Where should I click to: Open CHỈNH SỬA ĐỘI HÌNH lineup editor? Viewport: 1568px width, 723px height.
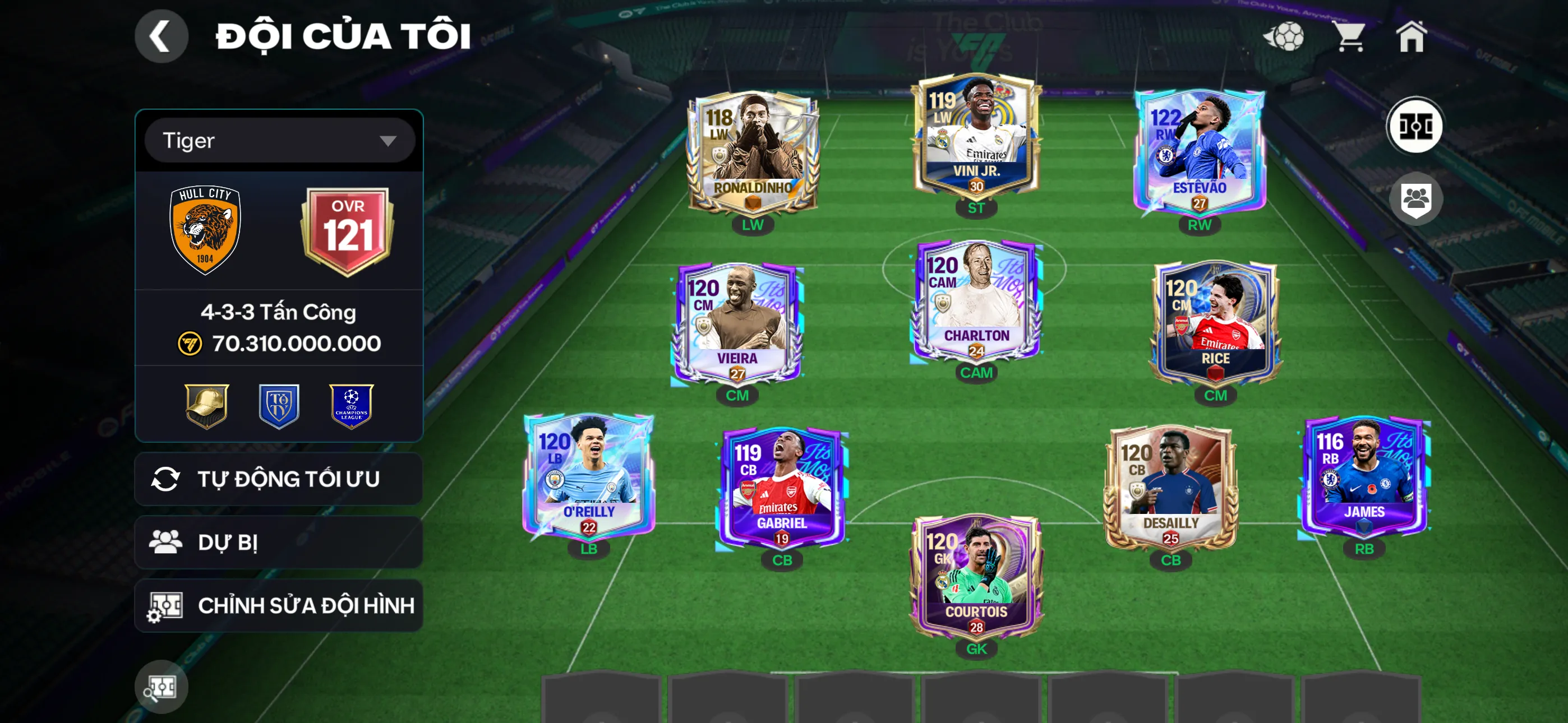[x=278, y=605]
